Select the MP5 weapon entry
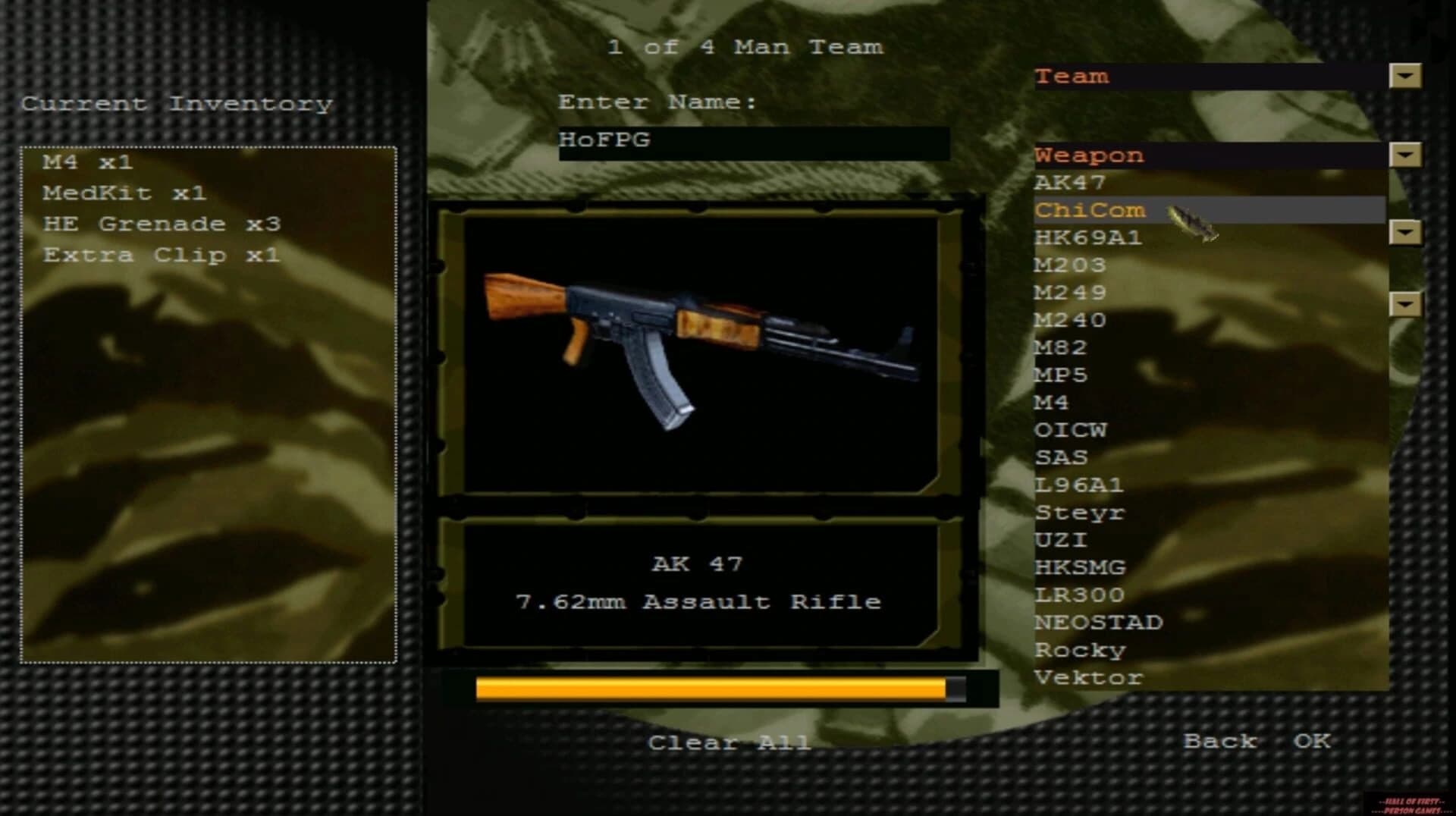 [1064, 375]
